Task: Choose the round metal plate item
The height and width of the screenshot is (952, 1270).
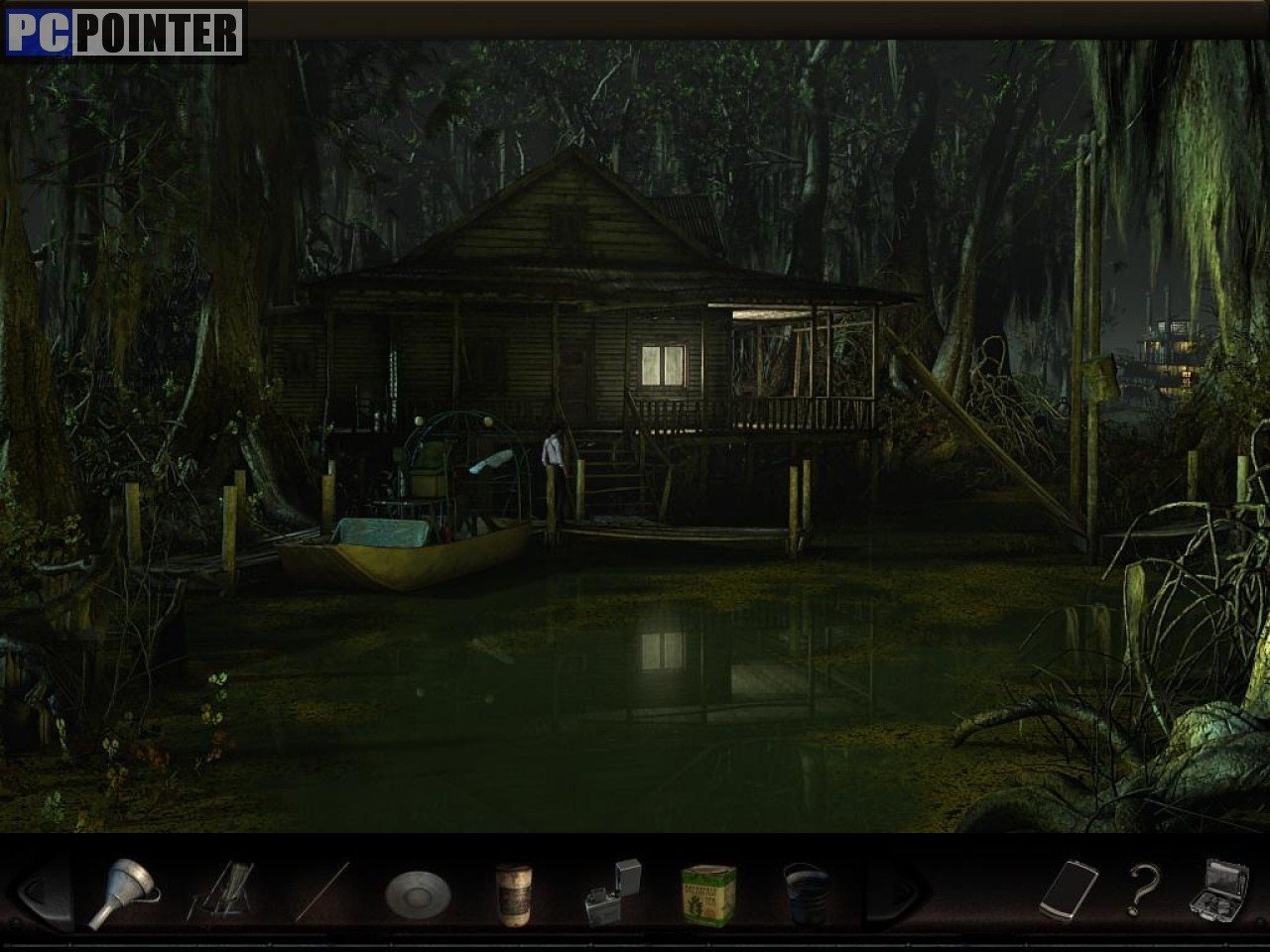Action: [x=417, y=893]
